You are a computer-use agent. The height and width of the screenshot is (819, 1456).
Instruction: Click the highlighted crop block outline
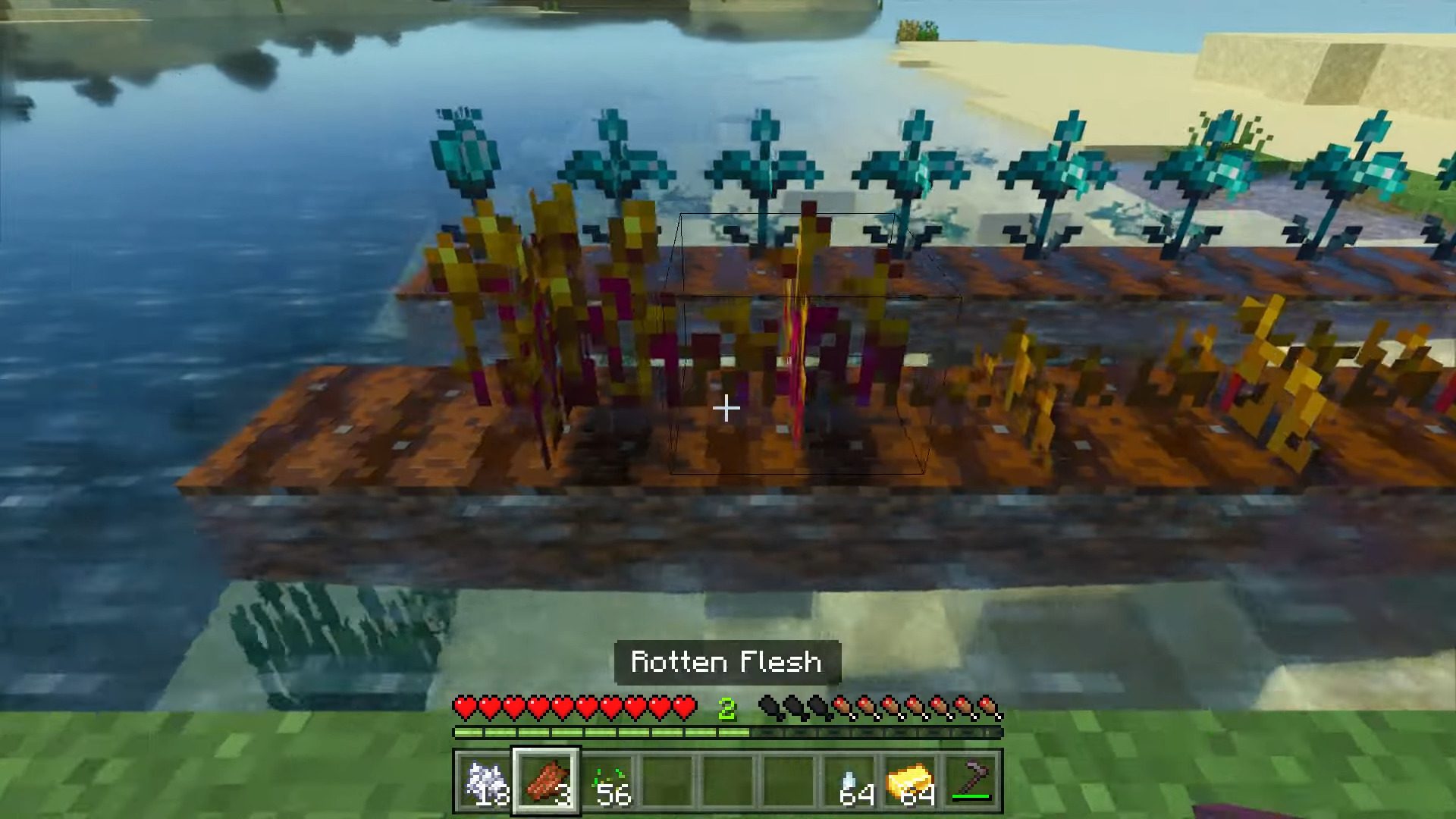796,341
